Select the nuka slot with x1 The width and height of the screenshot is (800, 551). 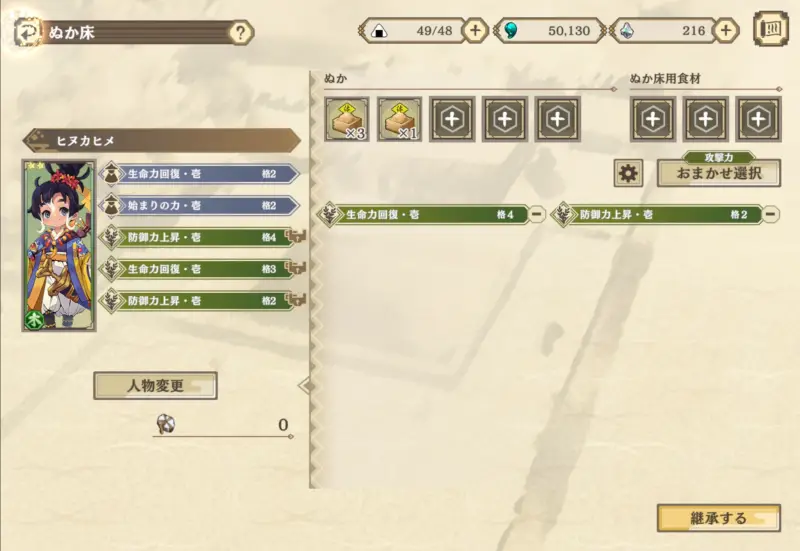pos(399,119)
